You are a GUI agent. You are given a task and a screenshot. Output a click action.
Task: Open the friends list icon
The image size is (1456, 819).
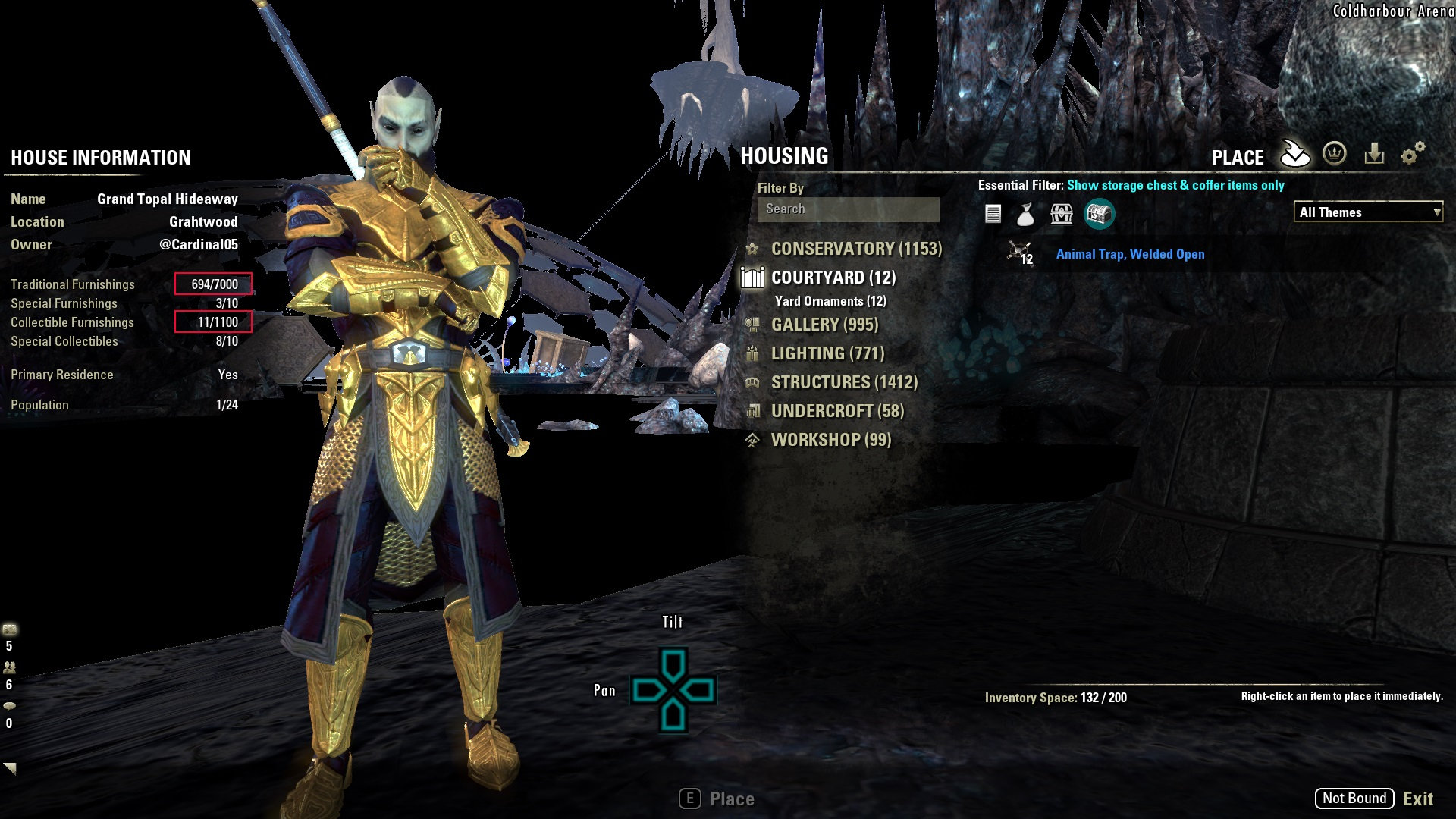click(x=10, y=667)
